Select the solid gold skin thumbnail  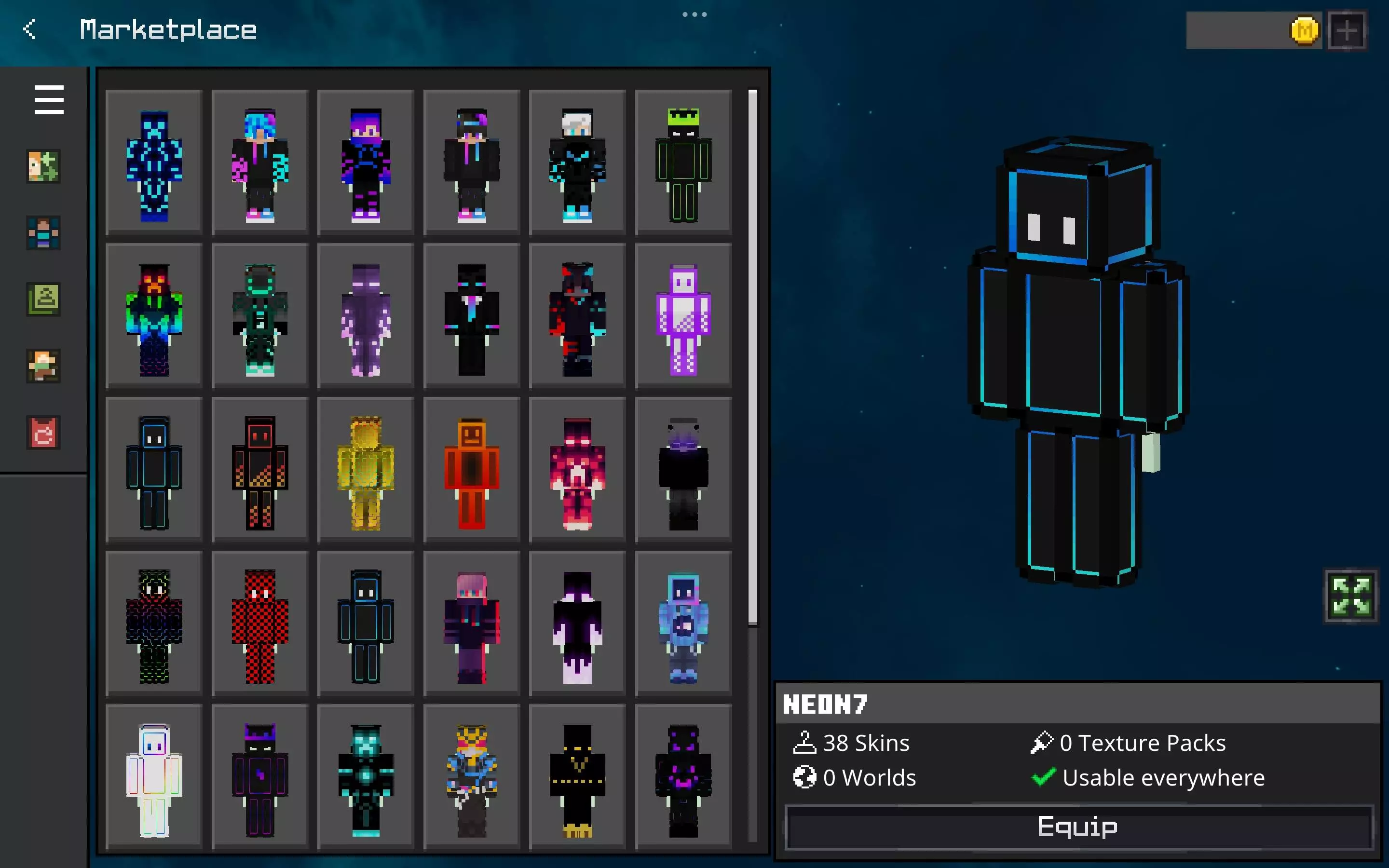pos(366,471)
